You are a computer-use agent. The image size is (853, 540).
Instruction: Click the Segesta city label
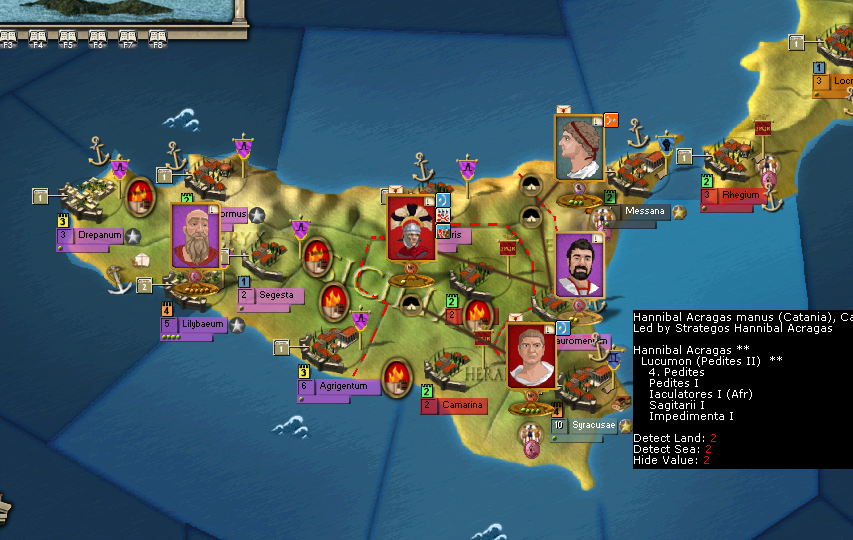pyautogui.click(x=274, y=295)
